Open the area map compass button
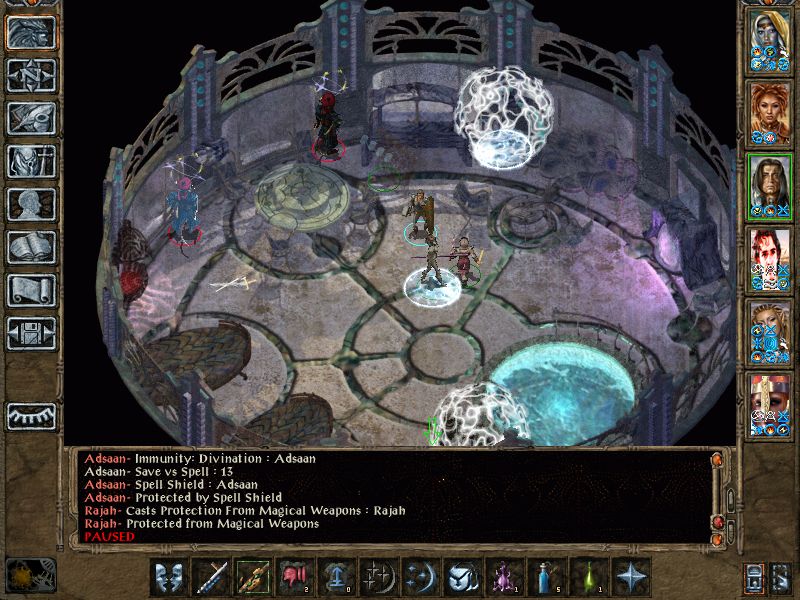800x600 pixels. point(30,76)
